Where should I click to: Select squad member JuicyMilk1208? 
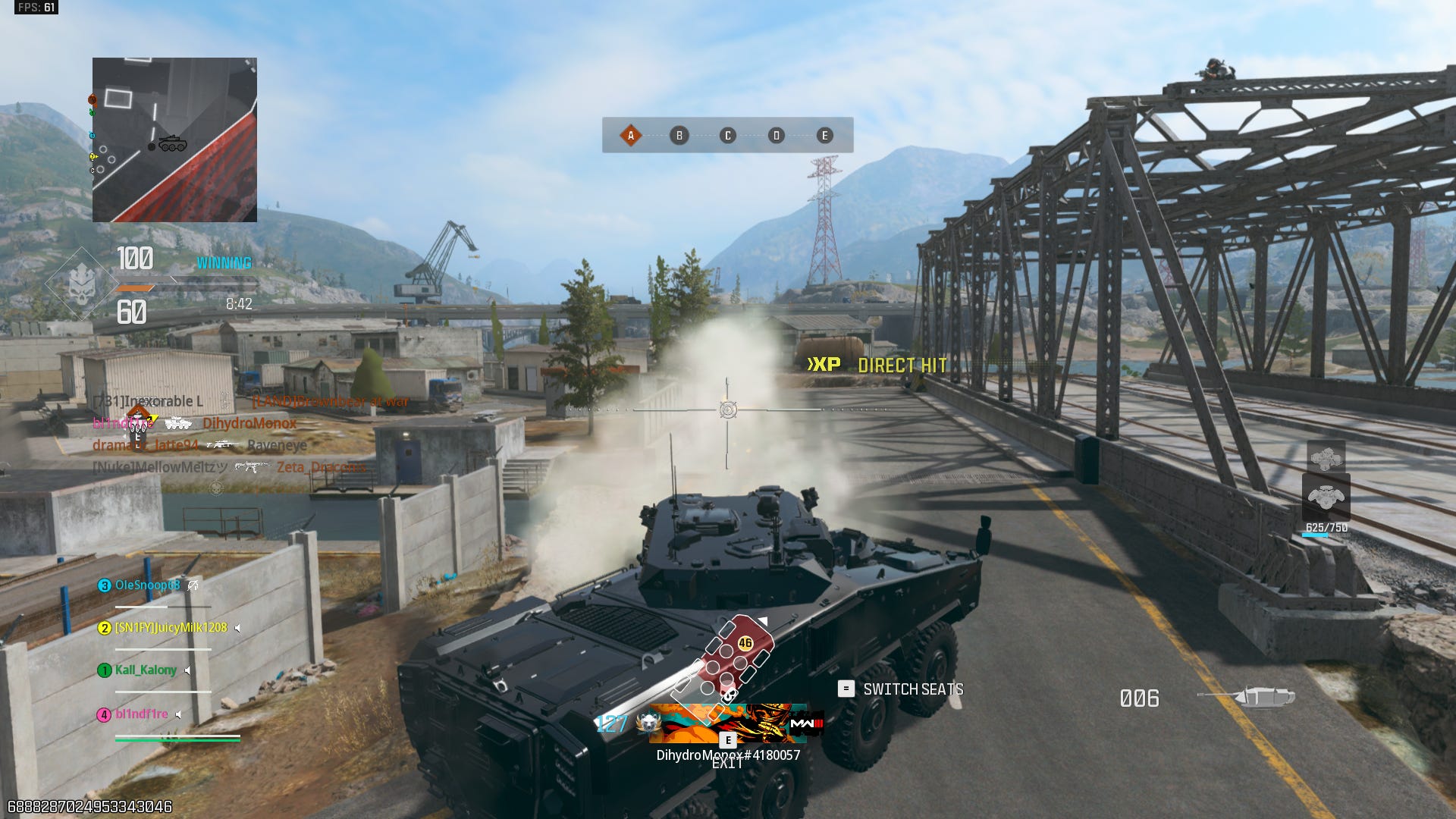(x=170, y=628)
